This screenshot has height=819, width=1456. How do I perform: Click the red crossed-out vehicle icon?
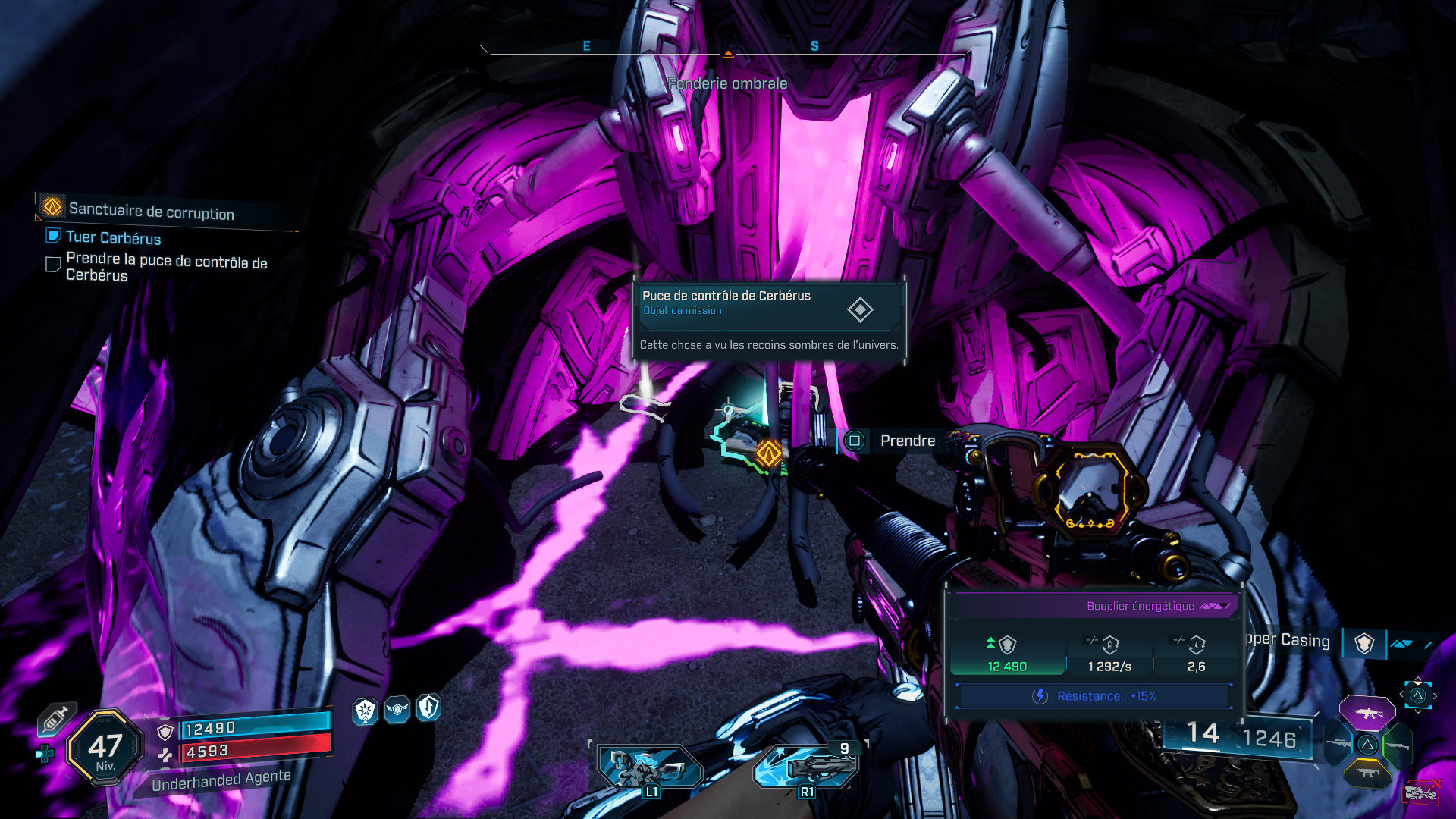(1420, 792)
